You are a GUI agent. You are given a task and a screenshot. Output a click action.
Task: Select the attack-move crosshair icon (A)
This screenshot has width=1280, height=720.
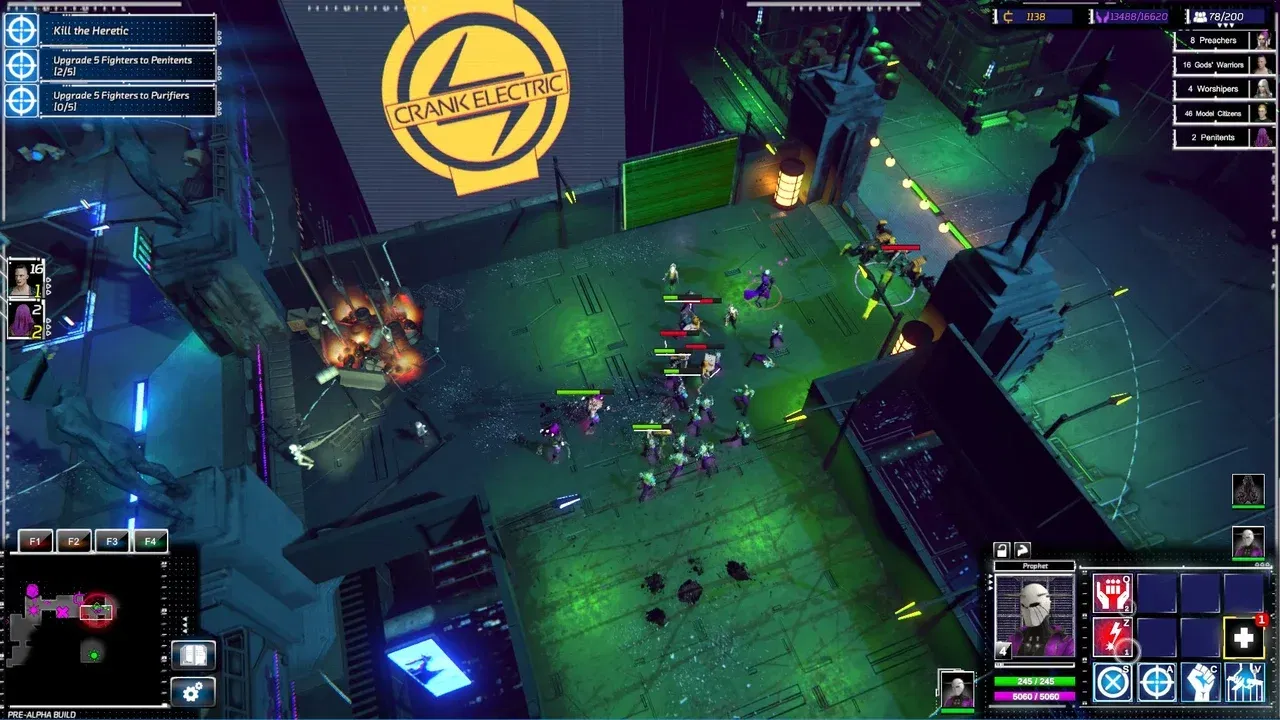(1155, 681)
